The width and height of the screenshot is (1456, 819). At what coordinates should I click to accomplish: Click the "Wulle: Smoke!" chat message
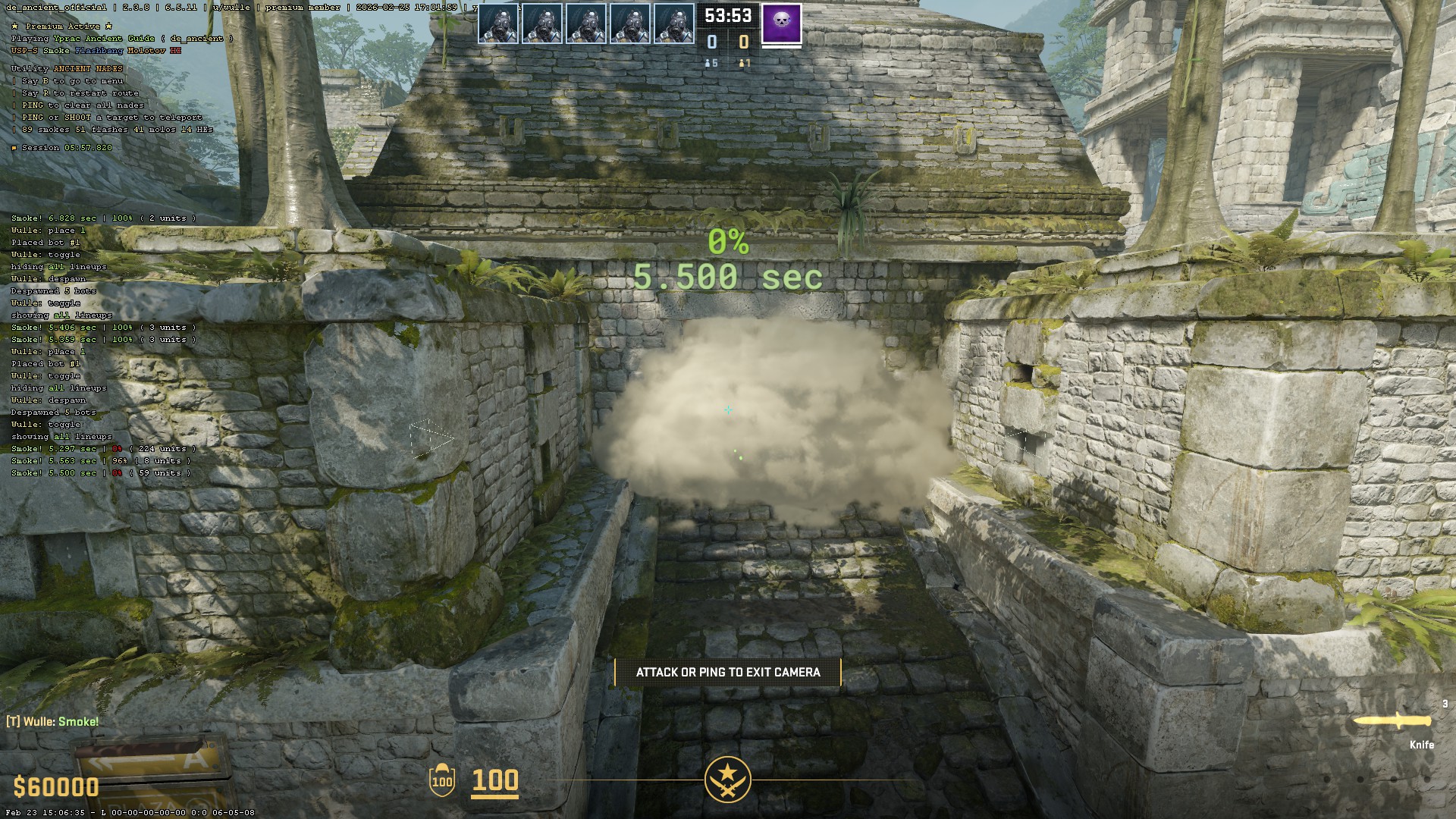[x=53, y=721]
